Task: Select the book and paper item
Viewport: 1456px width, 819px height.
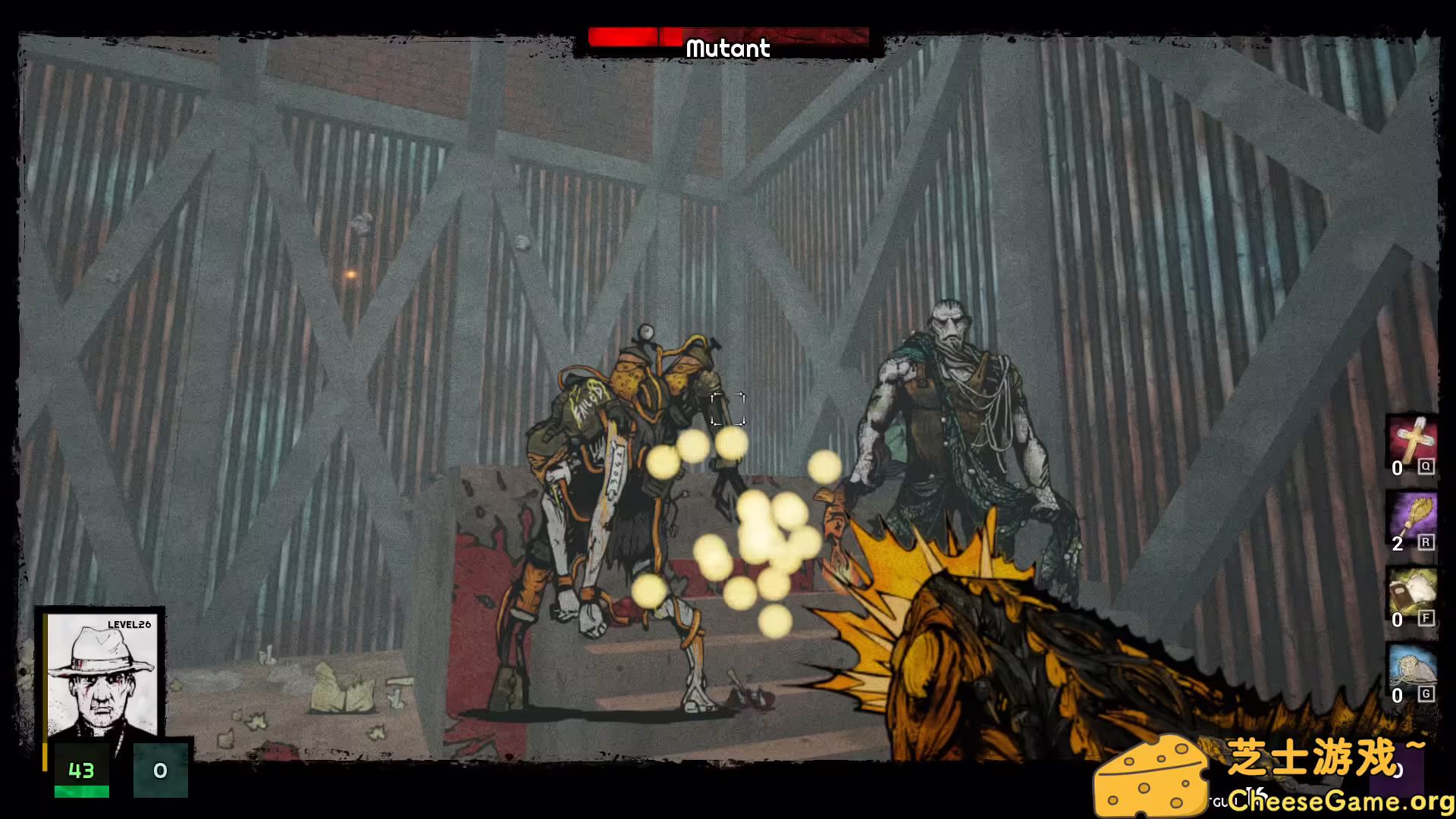Action: (x=1411, y=593)
